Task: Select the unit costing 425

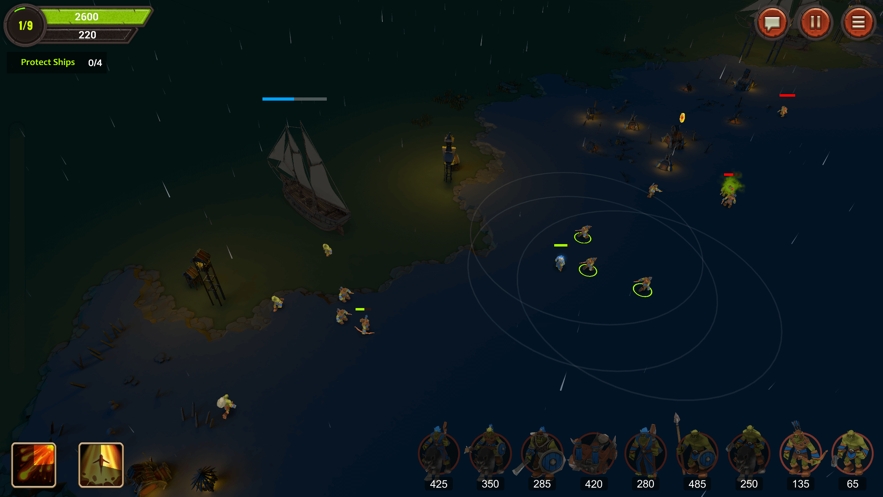Action: click(x=438, y=454)
